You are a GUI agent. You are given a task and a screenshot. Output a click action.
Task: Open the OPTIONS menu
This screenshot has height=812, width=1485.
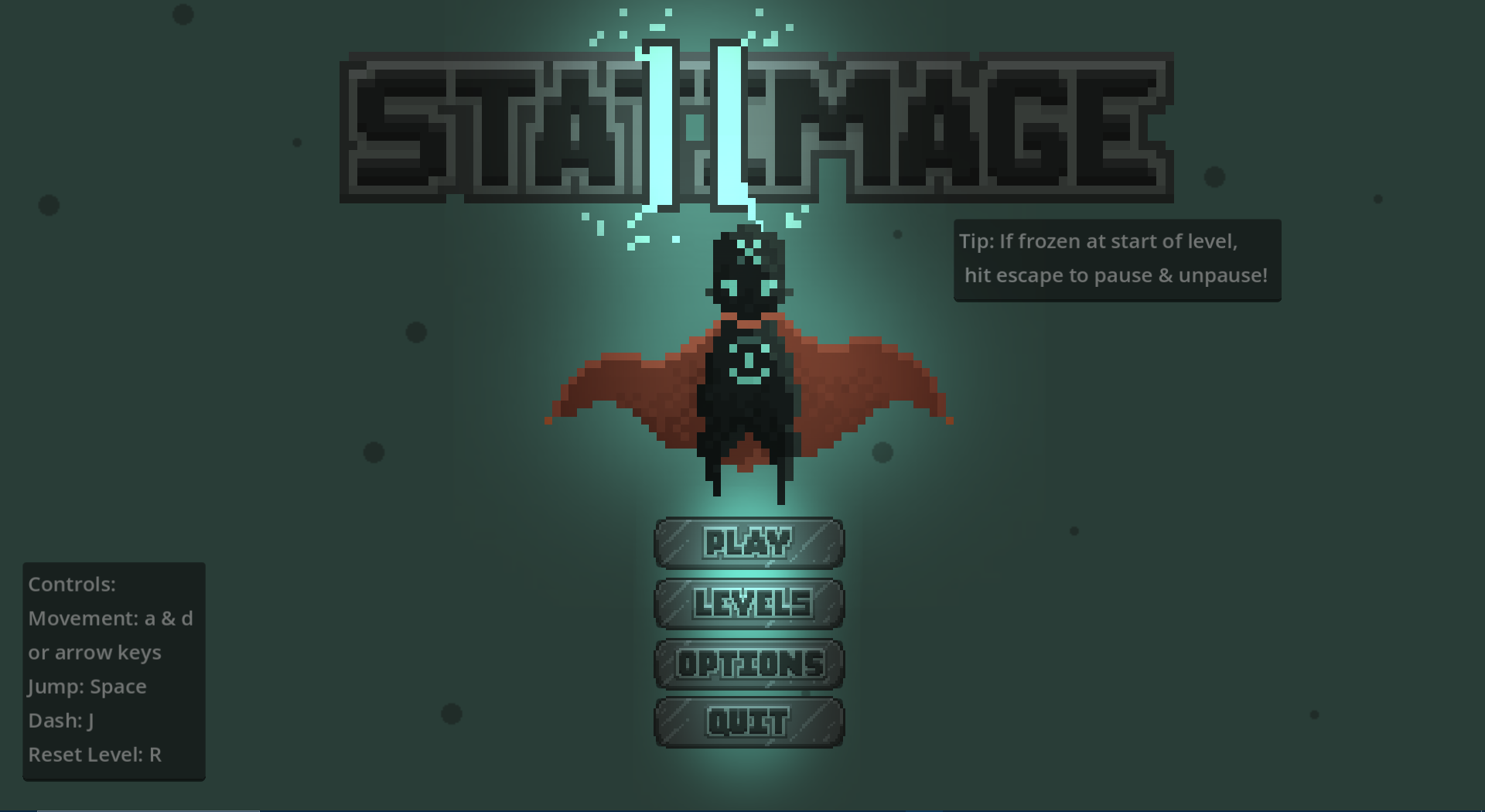[x=748, y=664]
